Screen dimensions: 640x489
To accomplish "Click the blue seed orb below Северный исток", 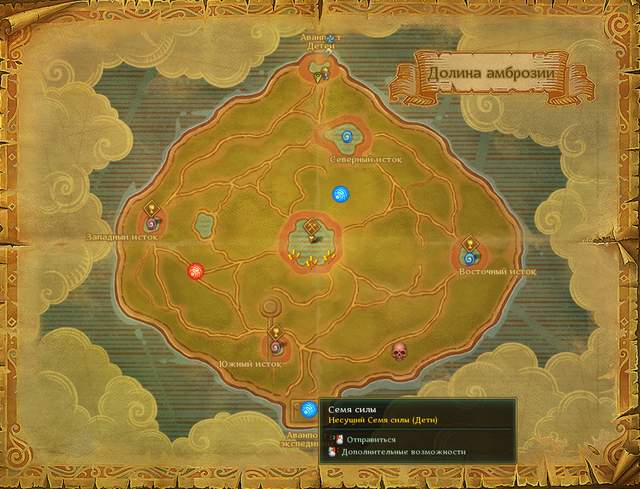I will 341,193.
